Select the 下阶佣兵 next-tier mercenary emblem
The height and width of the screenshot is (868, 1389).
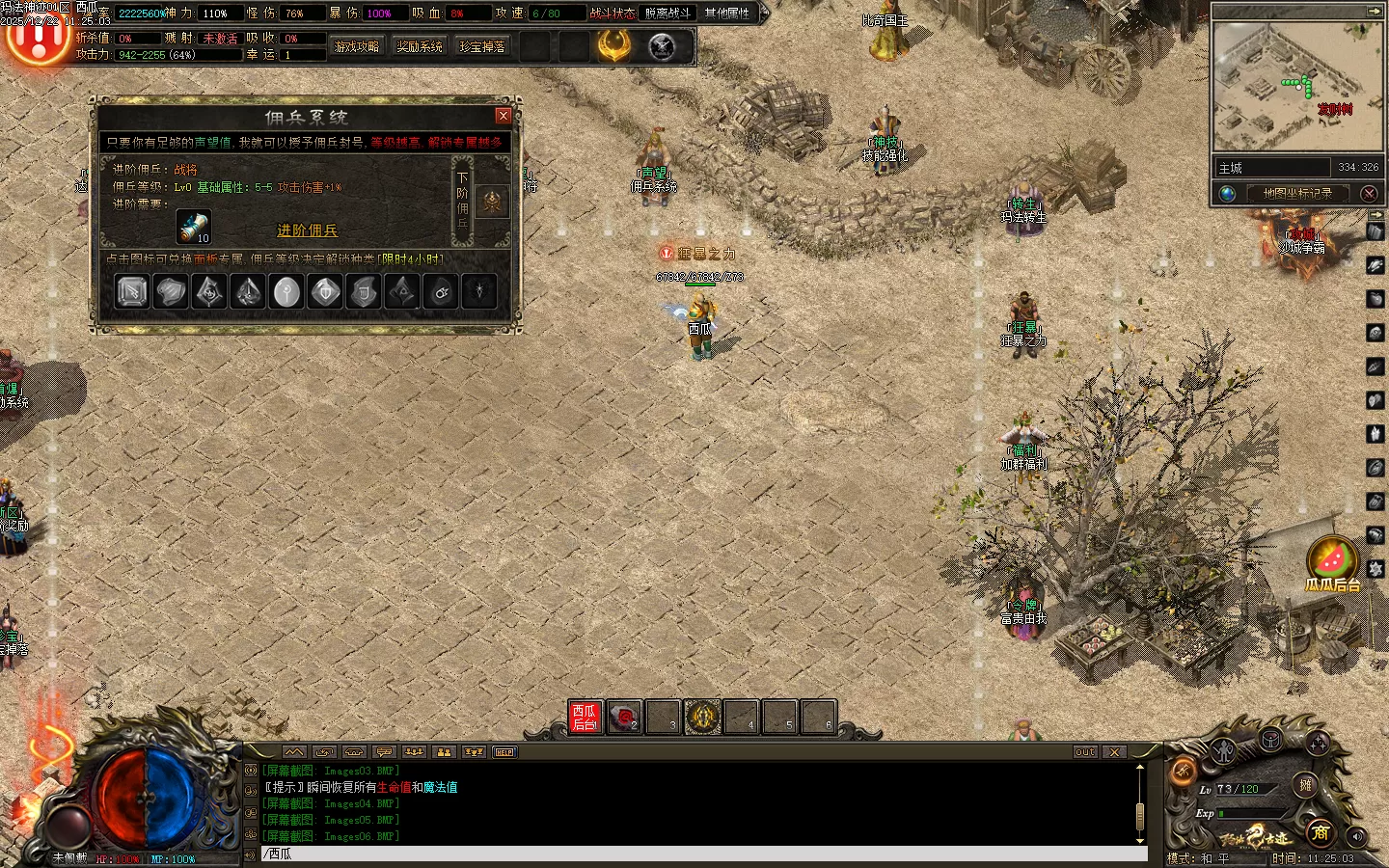(x=493, y=202)
